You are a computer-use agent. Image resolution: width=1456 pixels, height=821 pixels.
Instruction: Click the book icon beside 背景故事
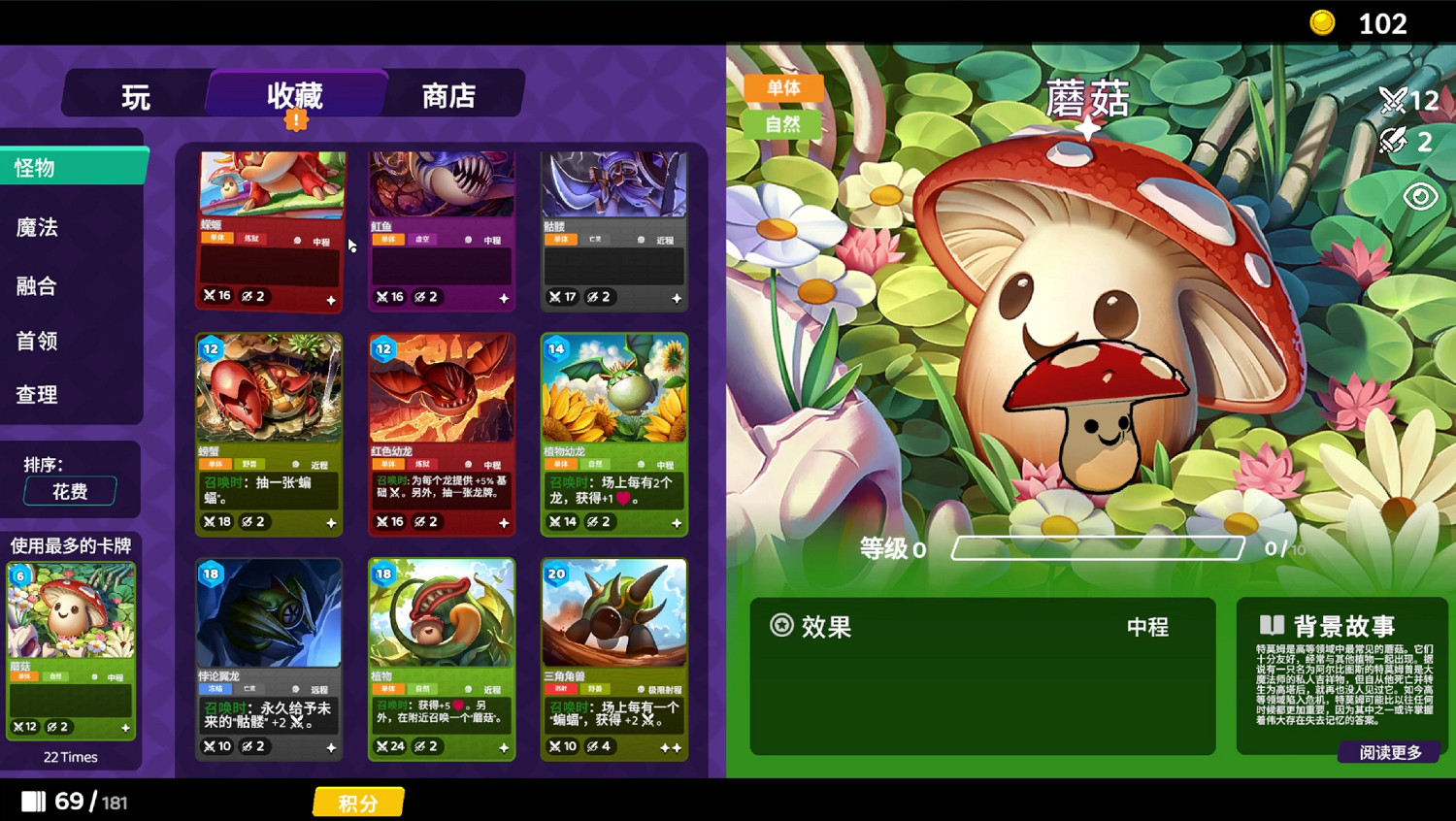[x=1273, y=626]
